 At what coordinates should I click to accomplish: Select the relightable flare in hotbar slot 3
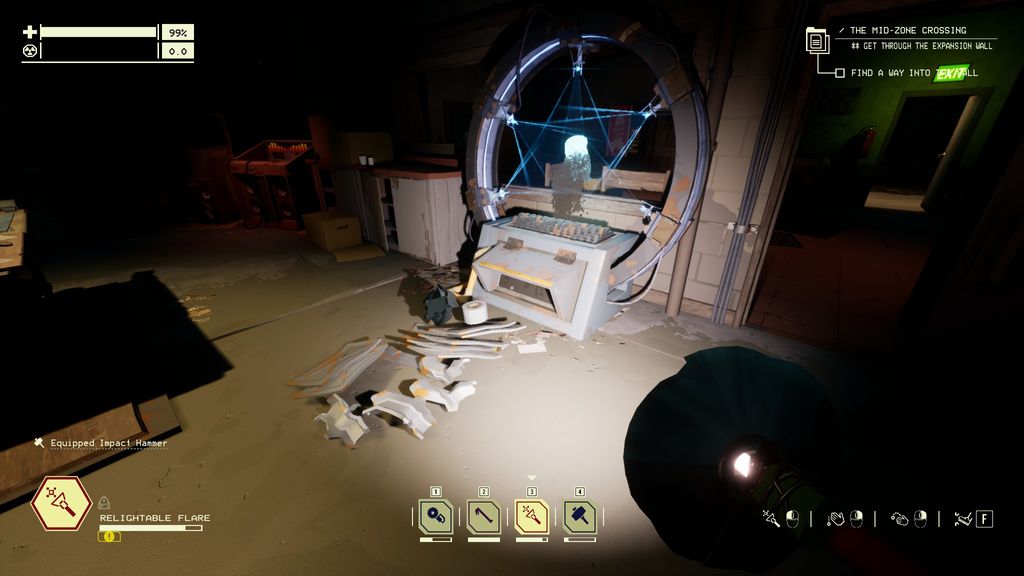tap(532, 516)
